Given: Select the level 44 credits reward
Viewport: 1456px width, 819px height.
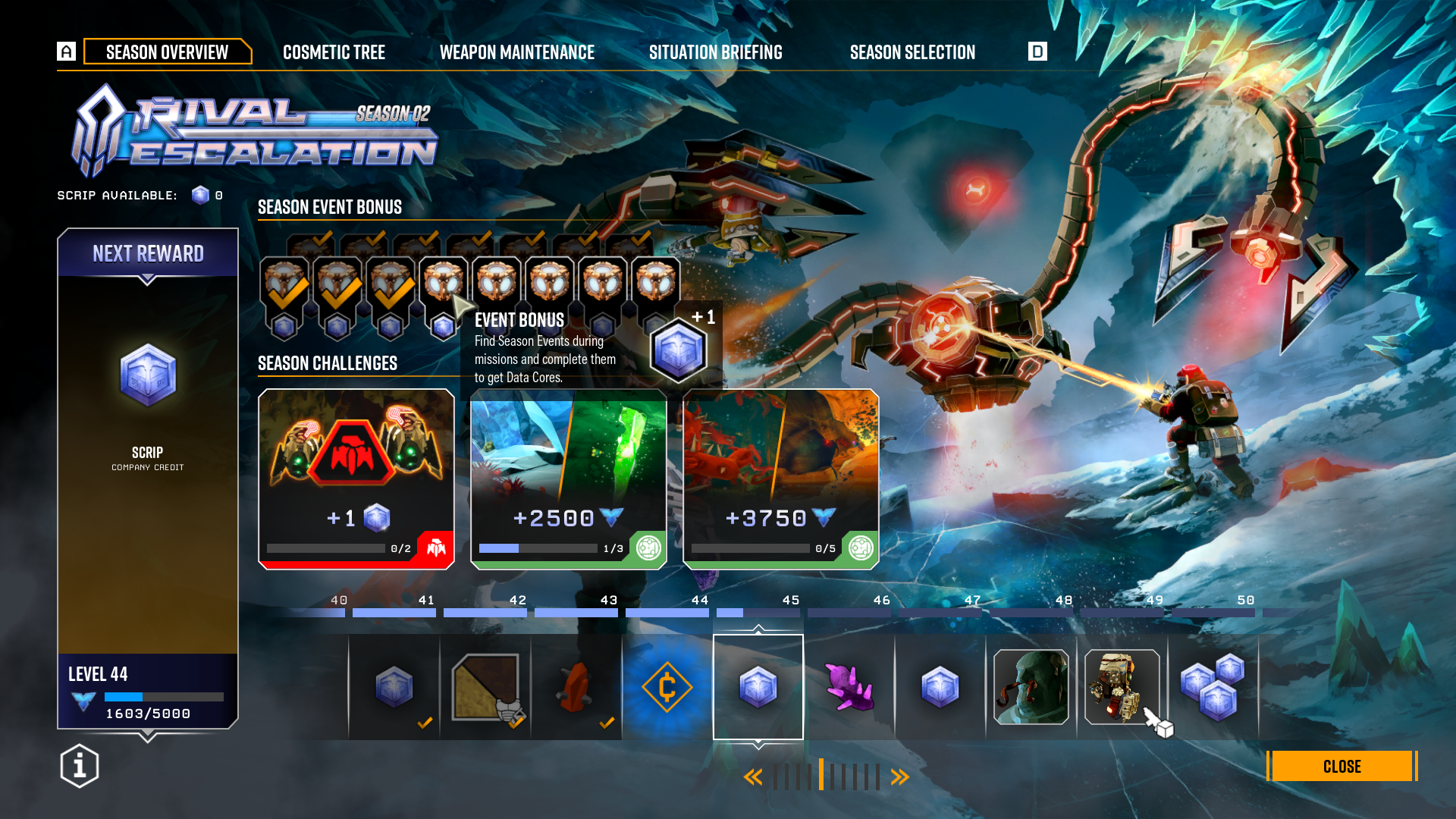Looking at the screenshot, I should point(667,687).
